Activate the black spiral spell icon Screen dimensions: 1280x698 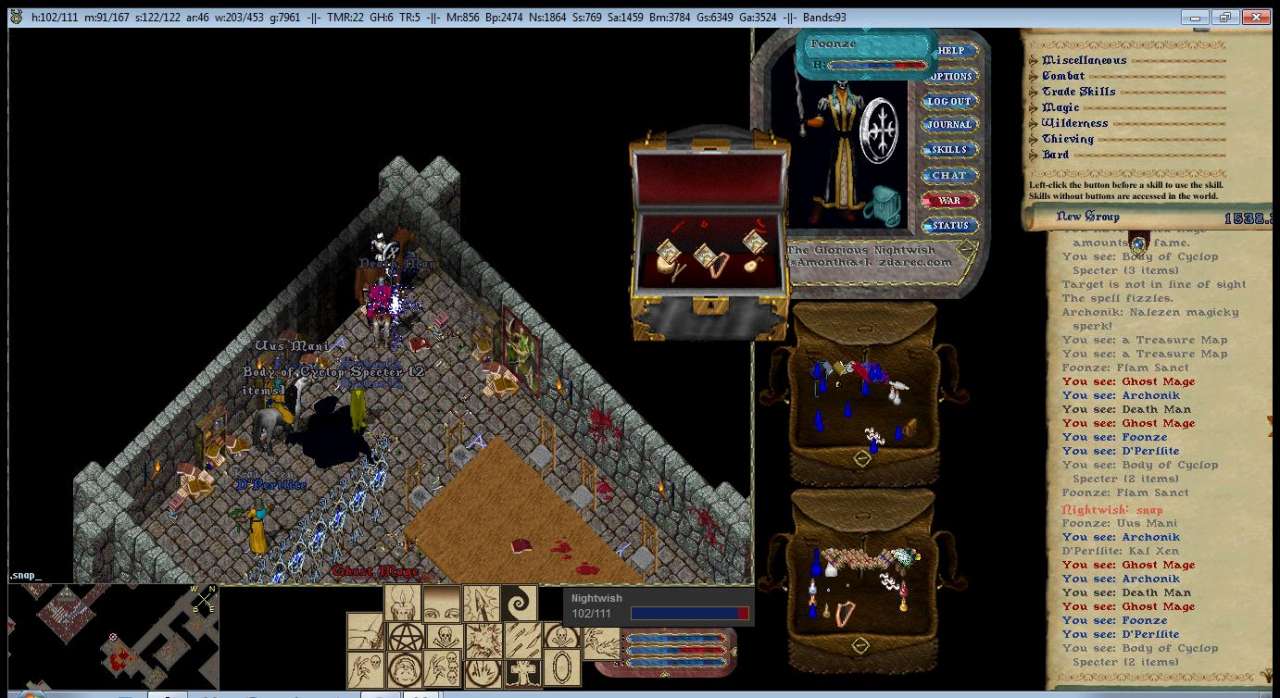pyautogui.click(x=518, y=604)
